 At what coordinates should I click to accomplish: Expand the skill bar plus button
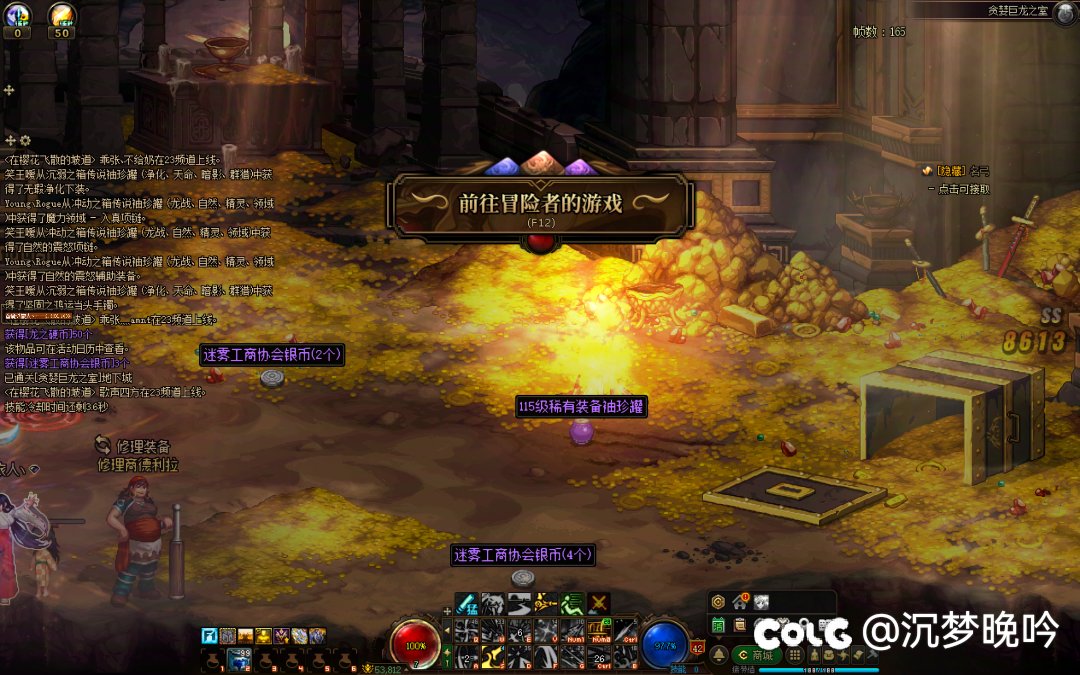click(447, 610)
